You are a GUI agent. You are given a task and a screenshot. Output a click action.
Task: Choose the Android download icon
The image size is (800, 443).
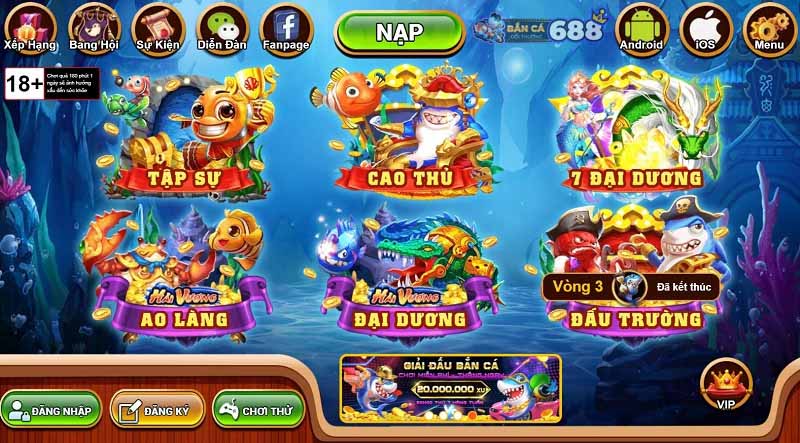click(x=641, y=27)
